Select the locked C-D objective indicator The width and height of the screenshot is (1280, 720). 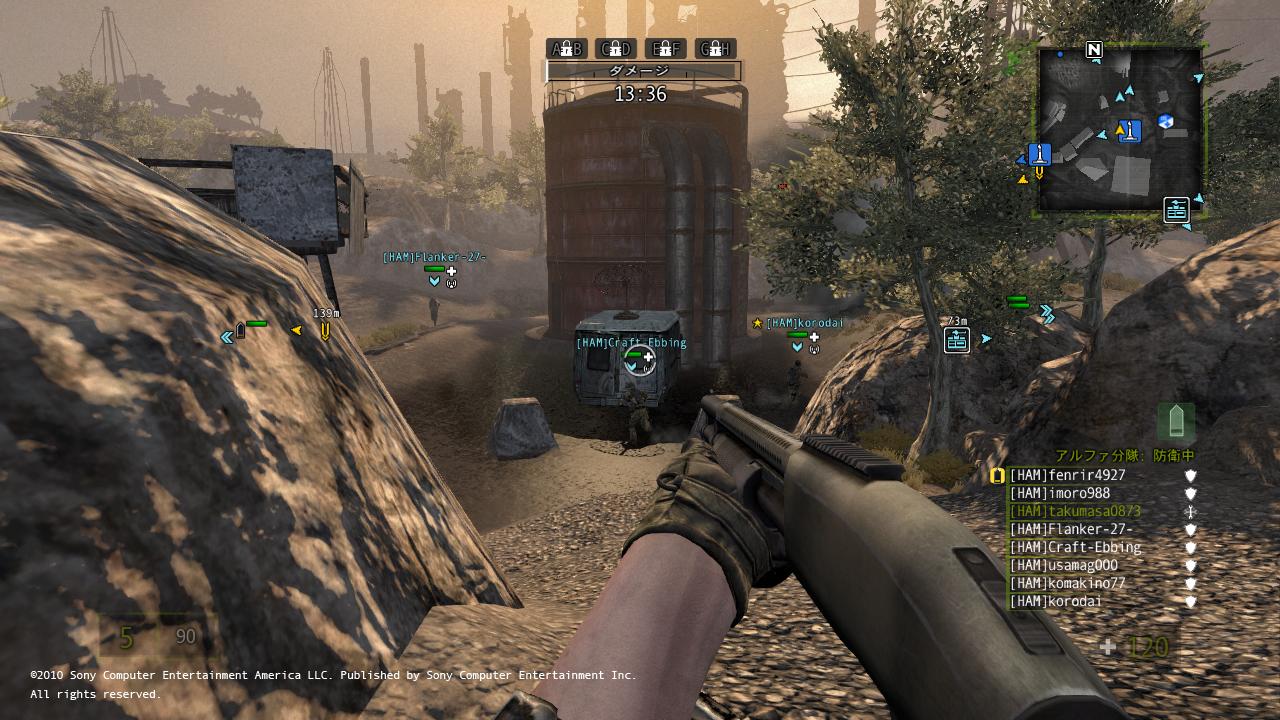pos(615,48)
